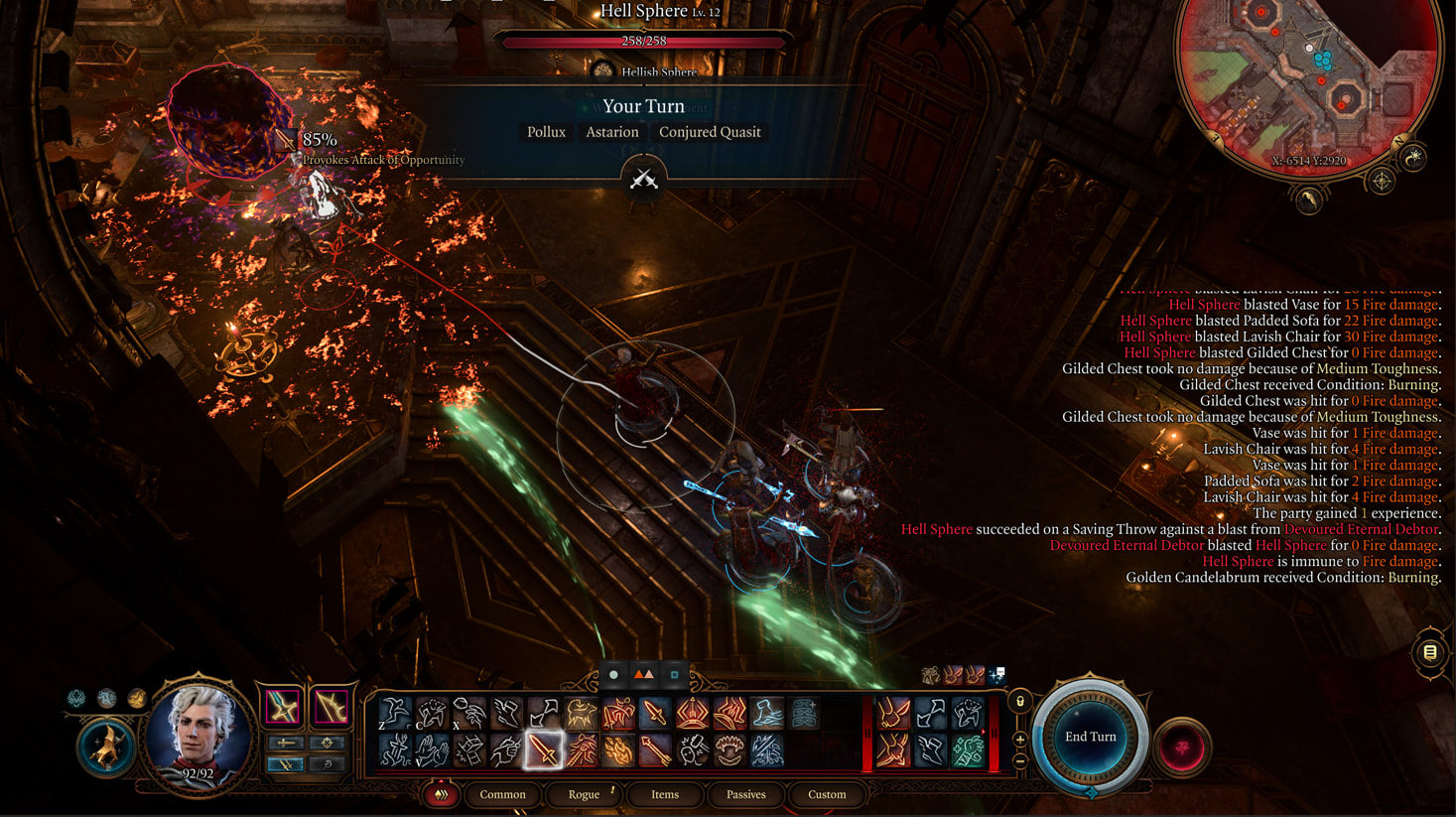Image resolution: width=1456 pixels, height=817 pixels.
Task: Toggle the hotbar lock icon
Action: (1019, 702)
